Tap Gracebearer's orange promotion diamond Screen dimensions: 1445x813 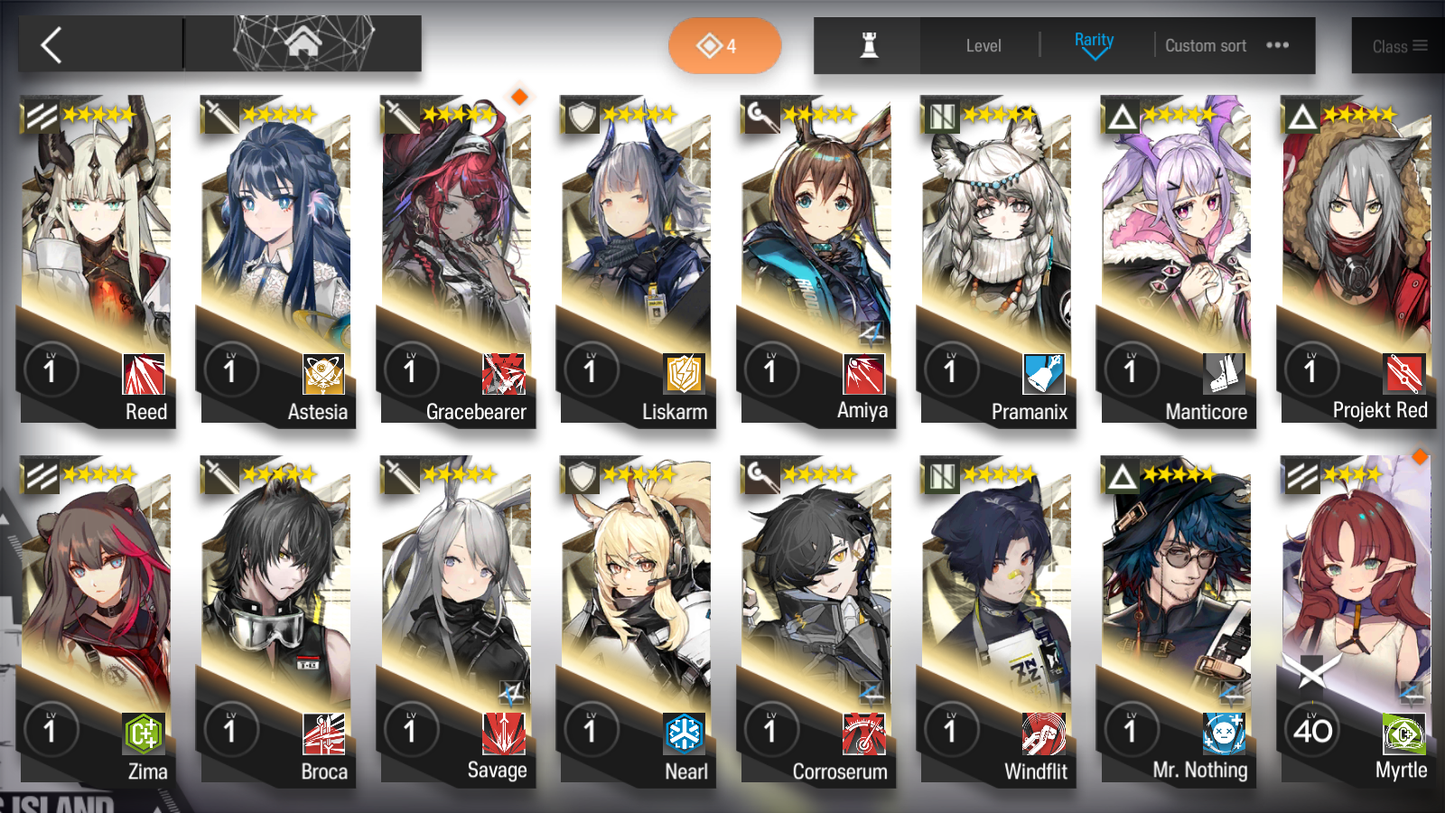(x=521, y=97)
